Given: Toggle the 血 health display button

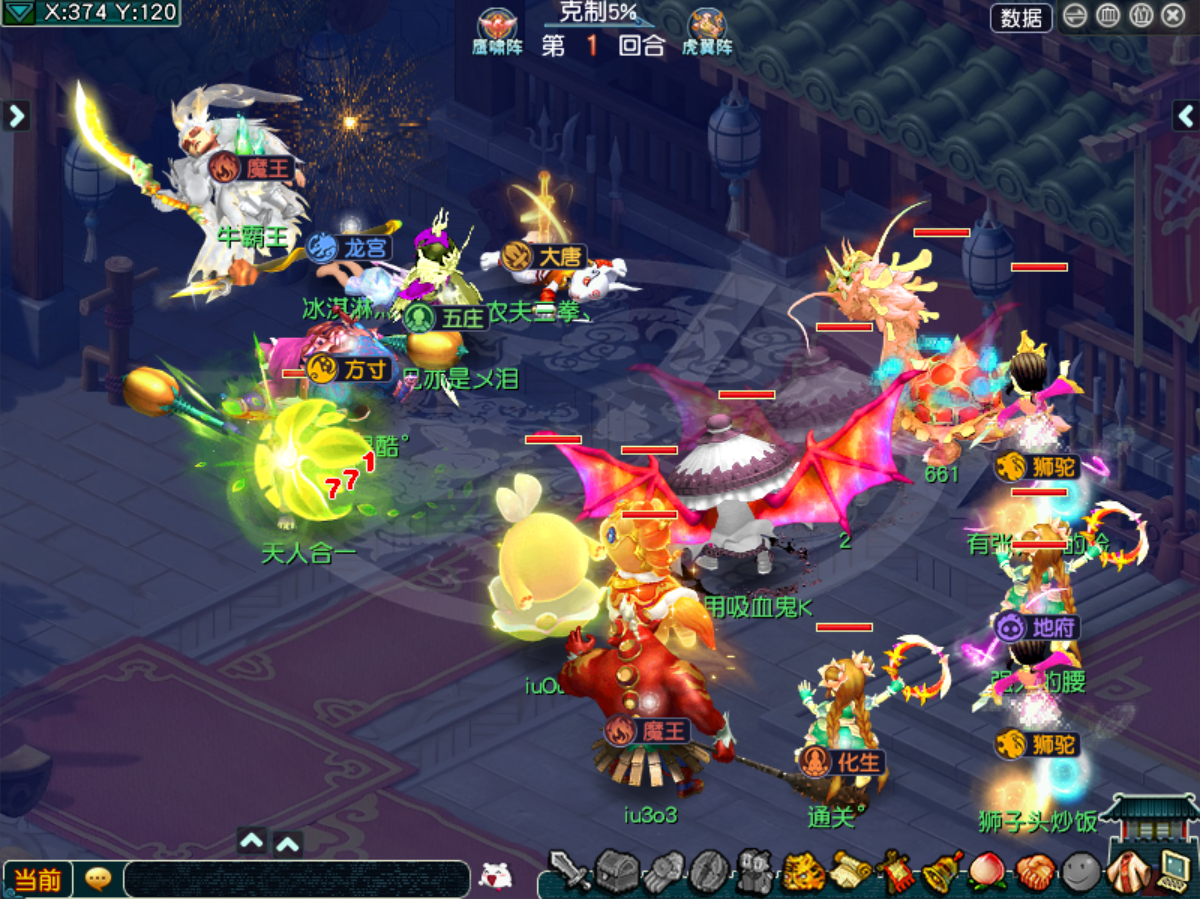Looking at the screenshot, I should tap(1108, 16).
